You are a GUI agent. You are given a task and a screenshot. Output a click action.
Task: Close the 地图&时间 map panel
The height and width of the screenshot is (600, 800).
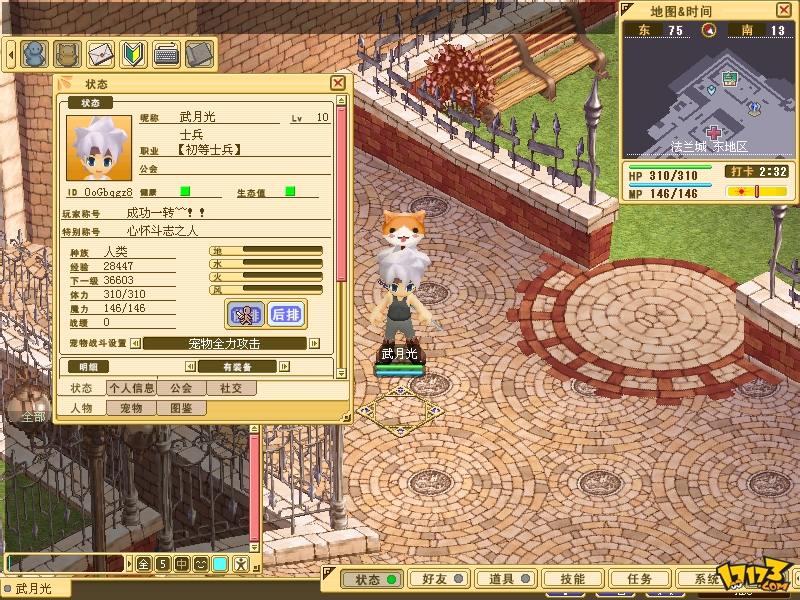783,10
